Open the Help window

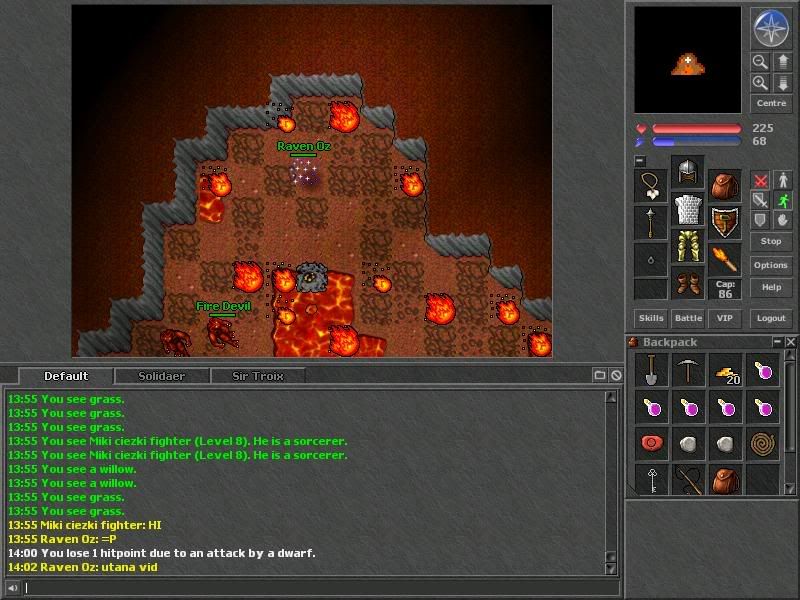click(x=771, y=287)
